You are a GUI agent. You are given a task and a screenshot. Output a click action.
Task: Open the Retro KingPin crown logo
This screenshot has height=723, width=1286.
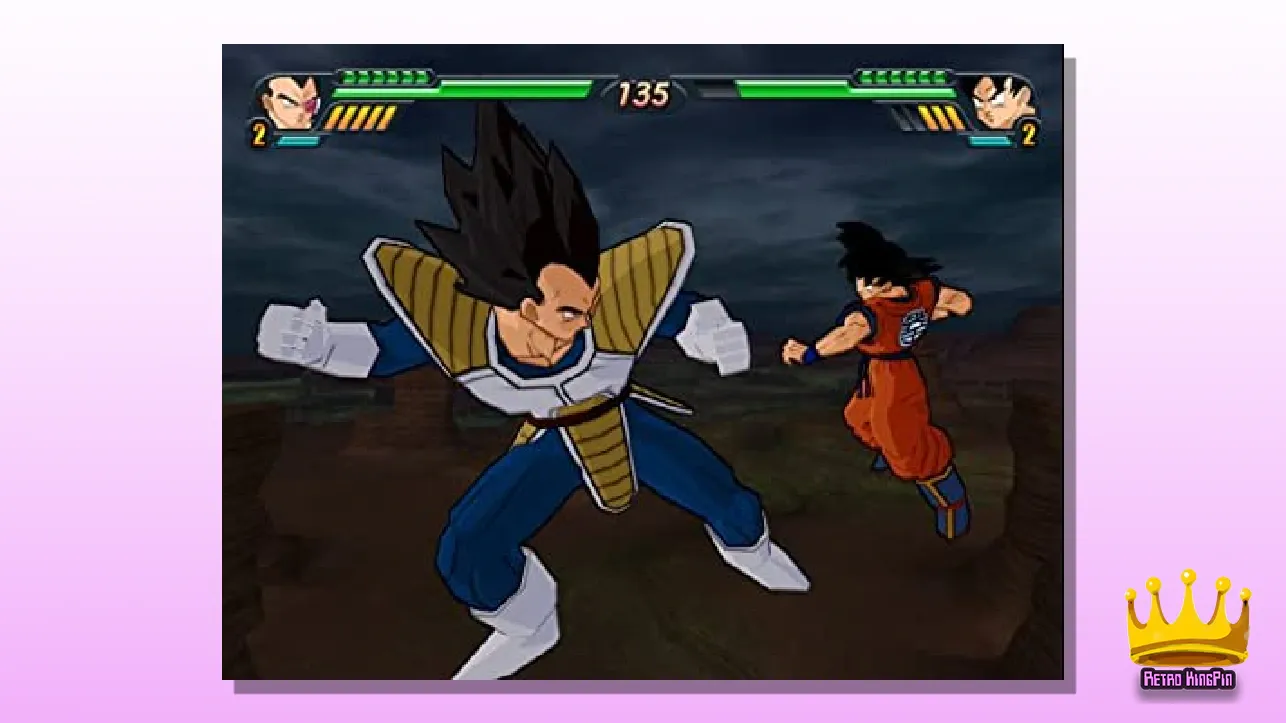coord(1188,632)
